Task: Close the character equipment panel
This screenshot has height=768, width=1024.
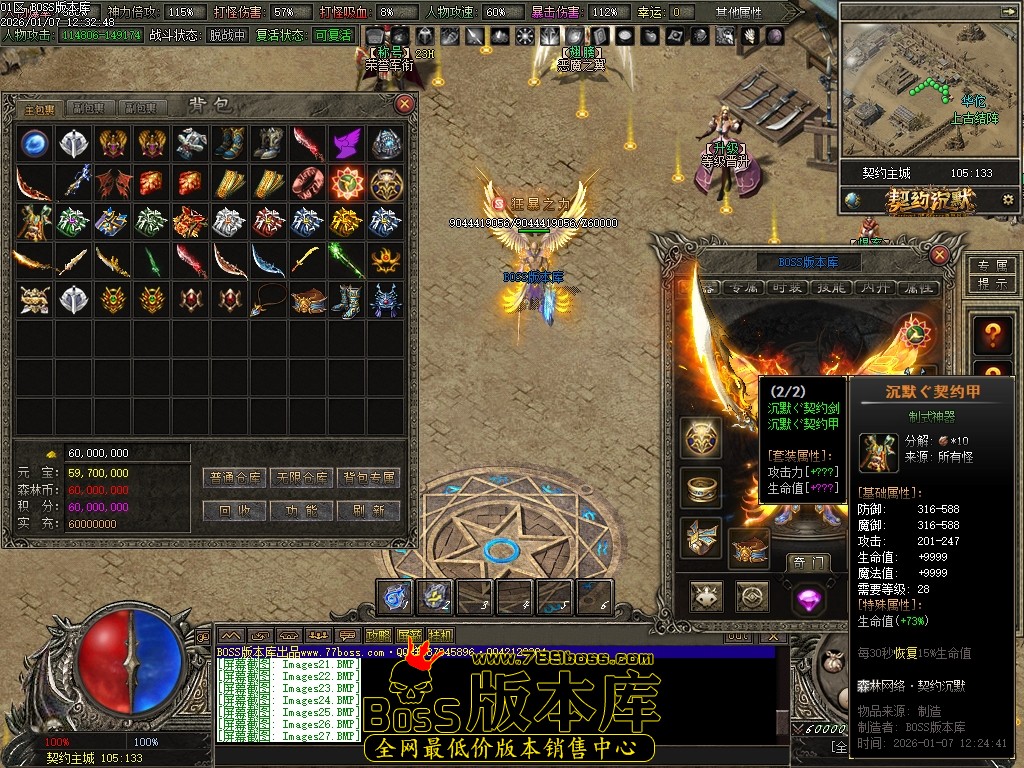Action: coord(939,255)
